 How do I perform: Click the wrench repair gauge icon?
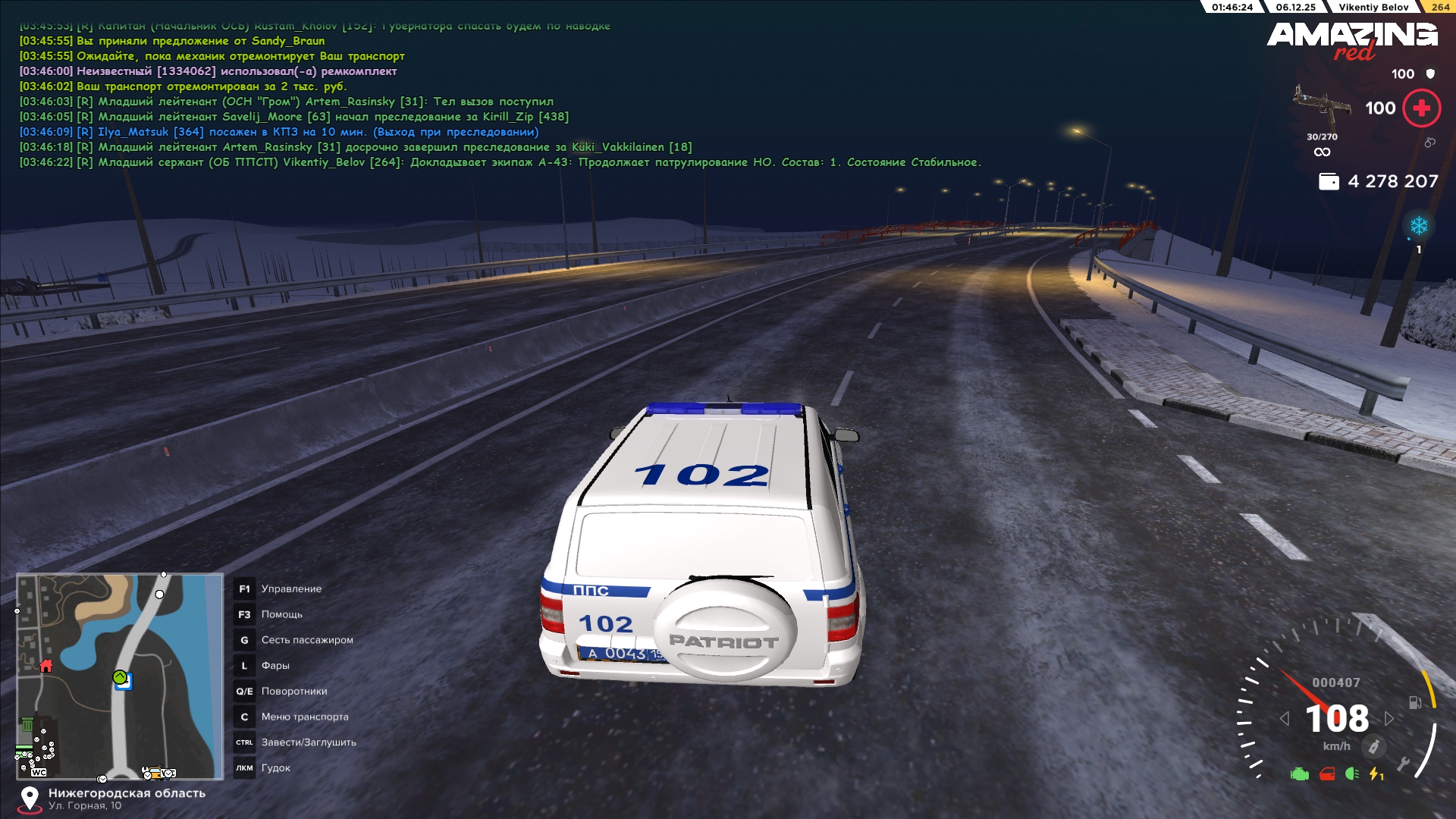[1404, 764]
